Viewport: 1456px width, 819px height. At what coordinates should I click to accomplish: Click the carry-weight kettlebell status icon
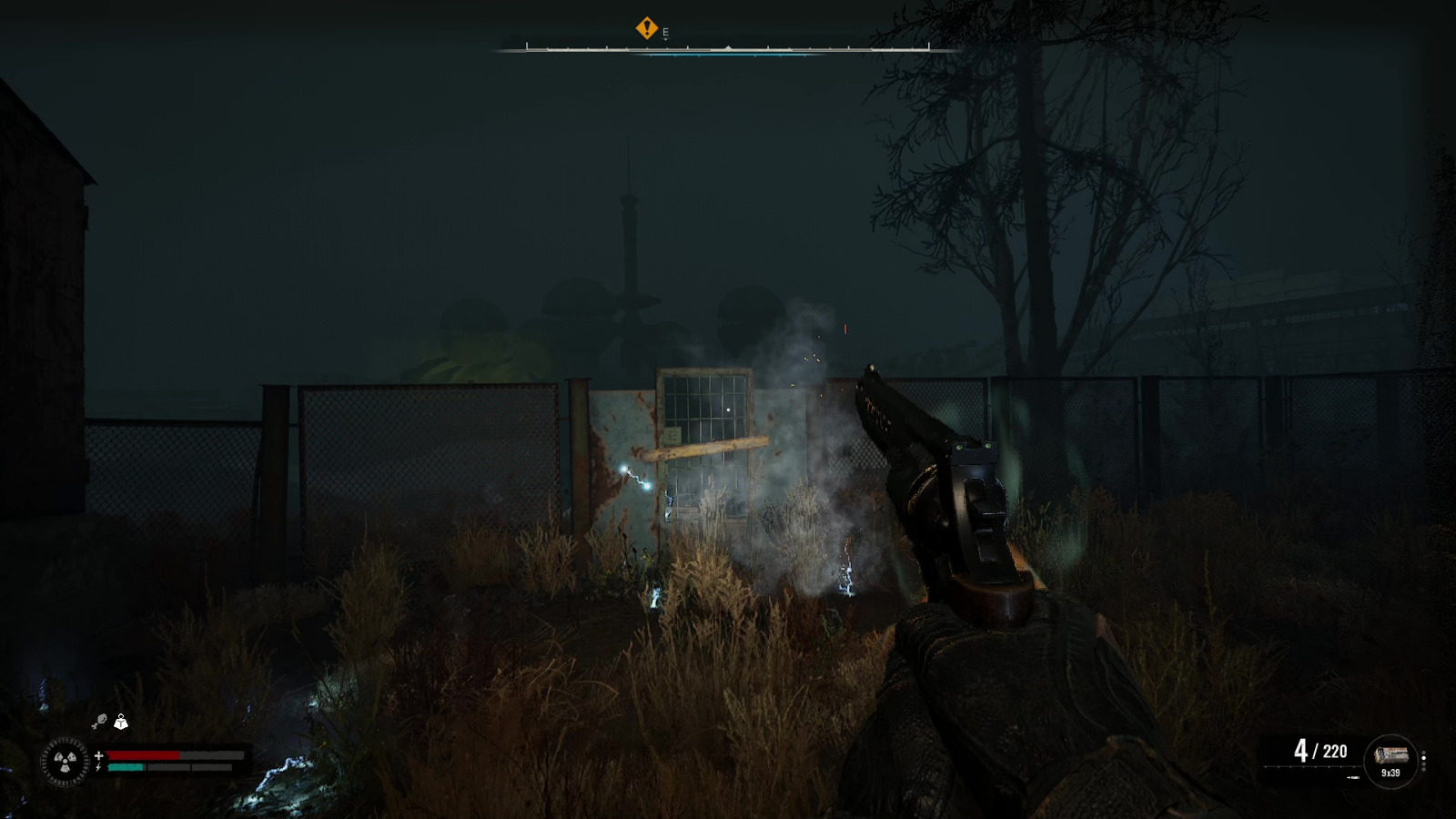[x=121, y=722]
